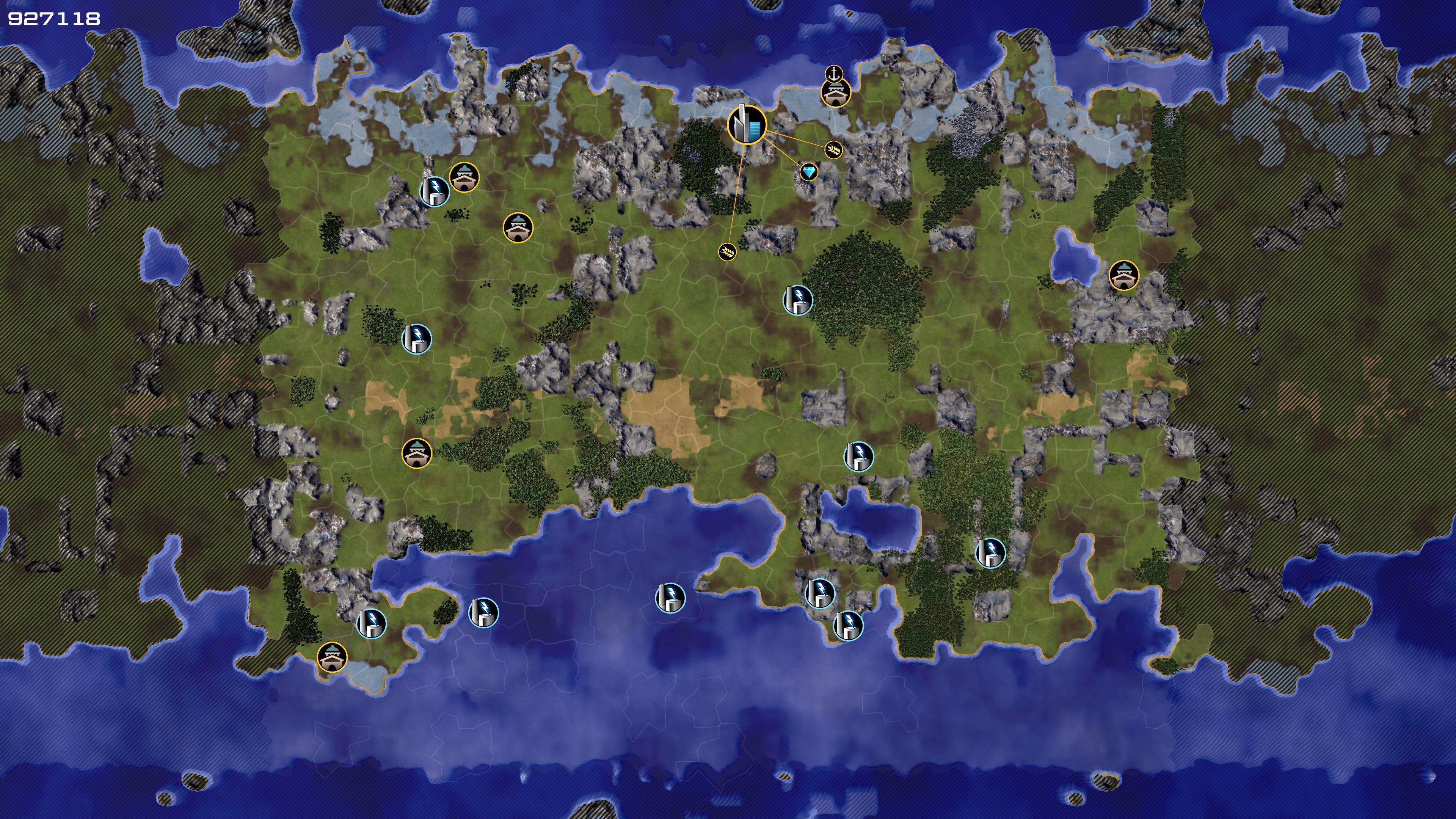1456x819 pixels.
Task: Select the wheat marker on the longest link line
Action: 728,251
